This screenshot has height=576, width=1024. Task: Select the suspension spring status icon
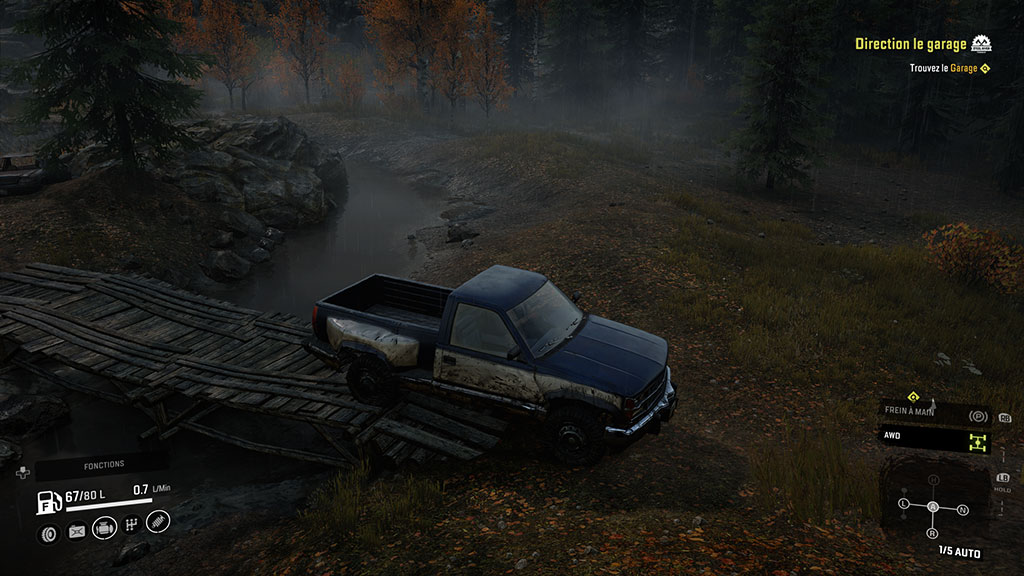(x=158, y=521)
